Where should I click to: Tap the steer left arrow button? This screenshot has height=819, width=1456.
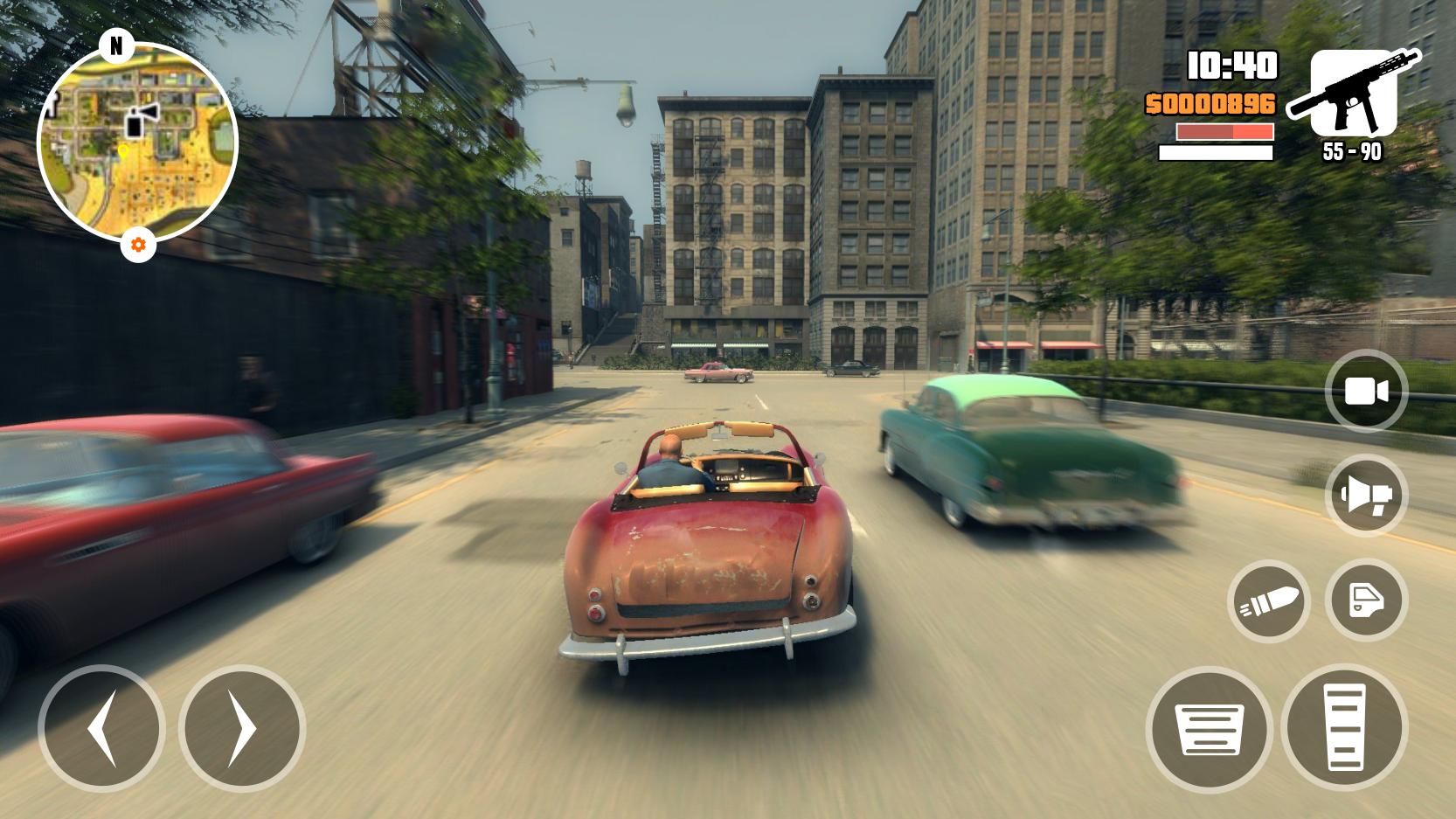coord(101,728)
